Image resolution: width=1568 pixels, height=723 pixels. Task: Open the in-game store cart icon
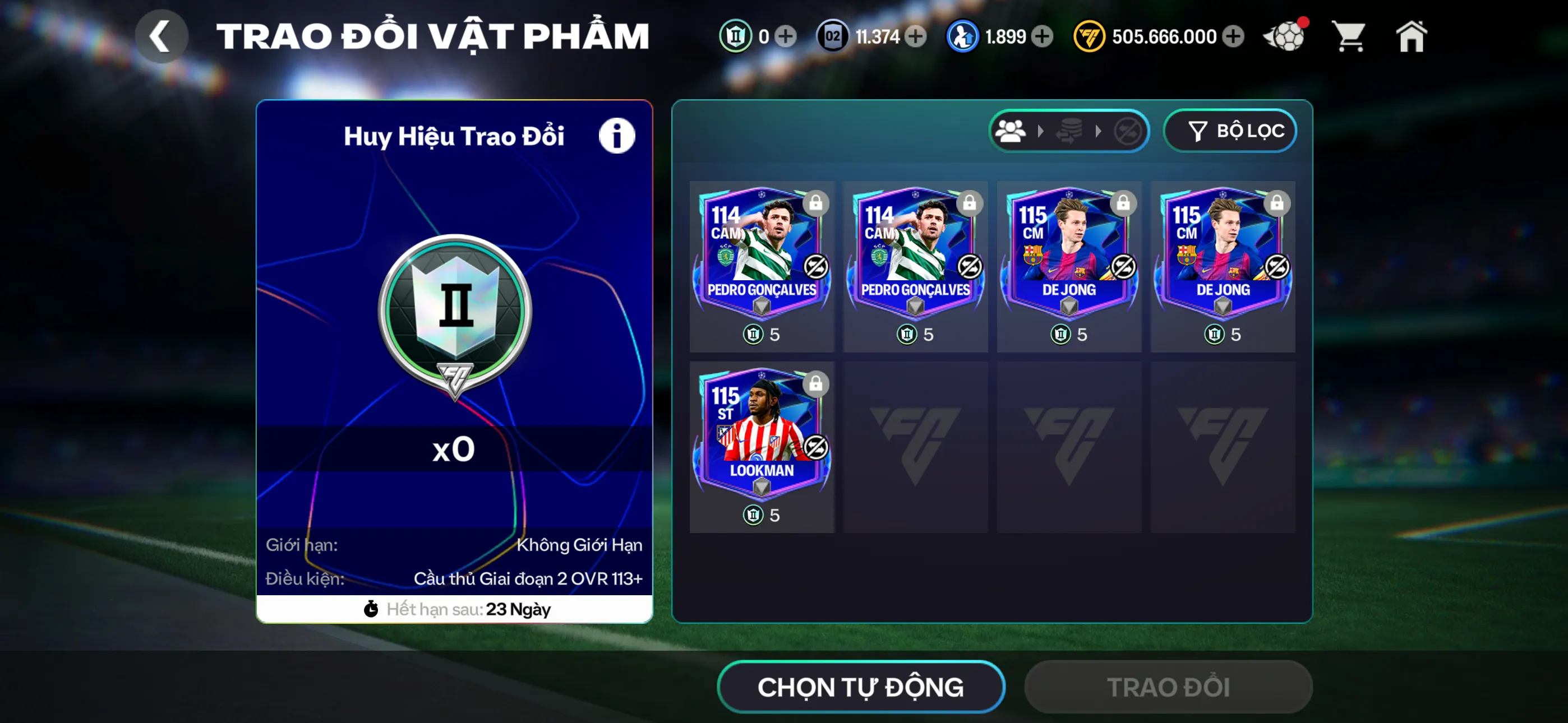(1349, 36)
